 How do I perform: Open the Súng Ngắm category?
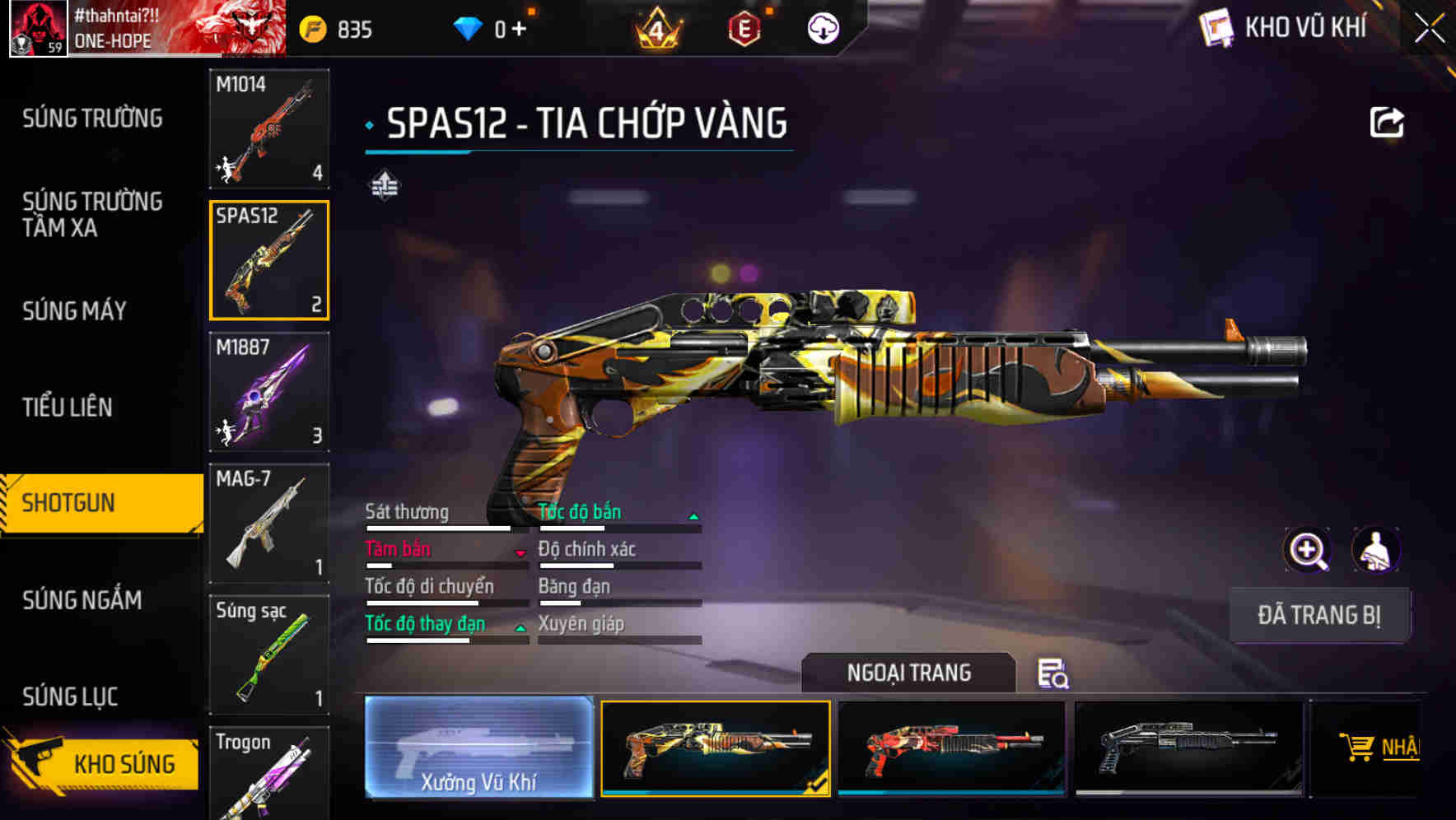coord(82,600)
